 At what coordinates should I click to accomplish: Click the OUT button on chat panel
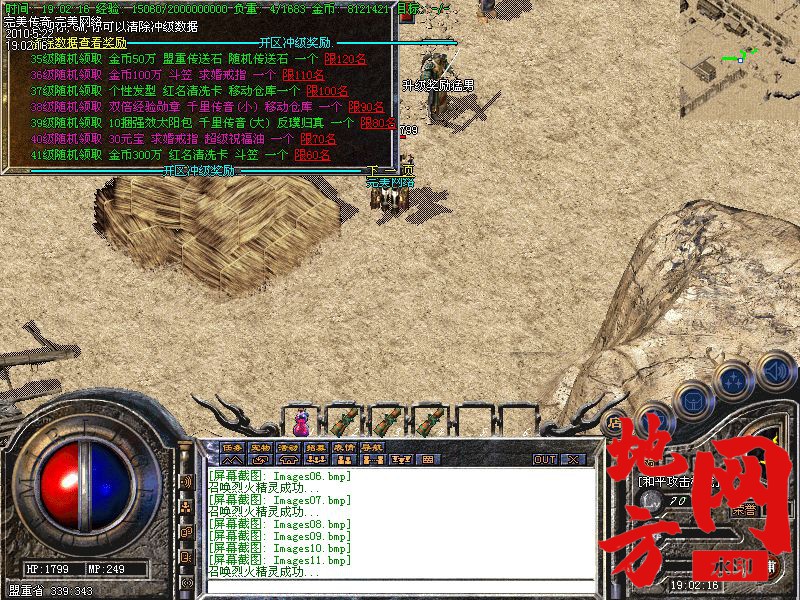pyautogui.click(x=545, y=460)
